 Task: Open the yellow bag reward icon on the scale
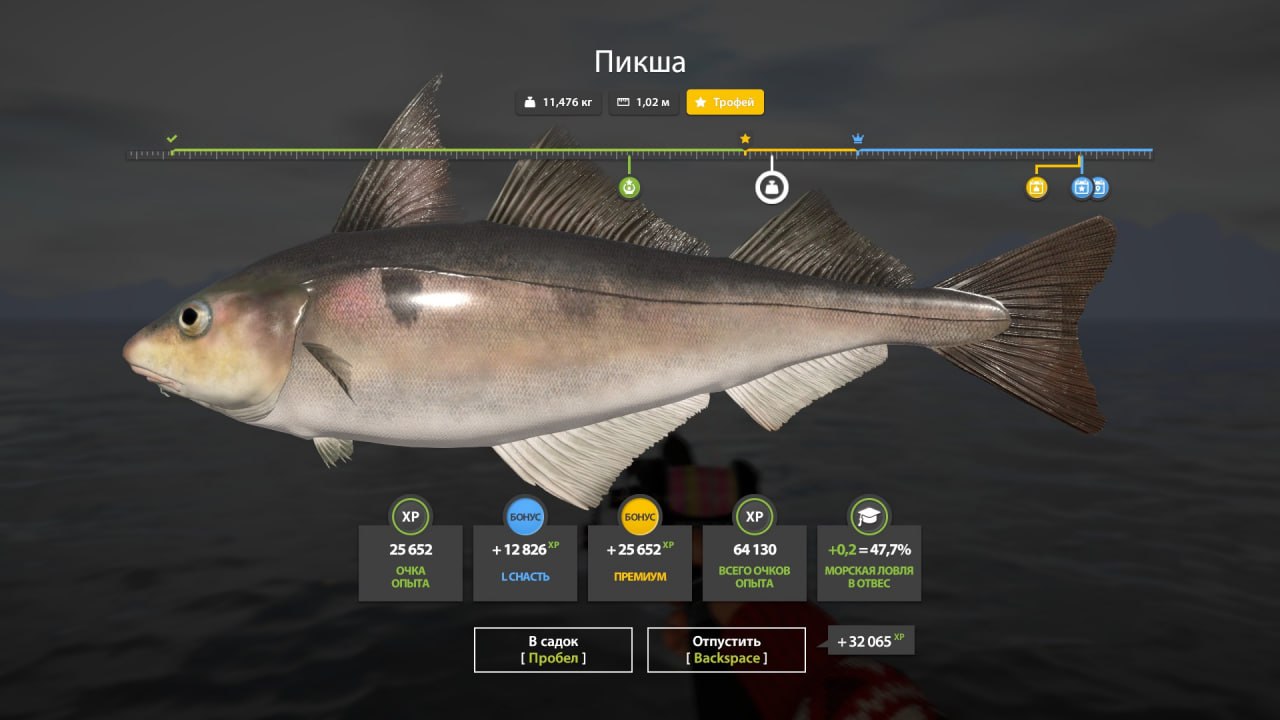tap(1037, 188)
